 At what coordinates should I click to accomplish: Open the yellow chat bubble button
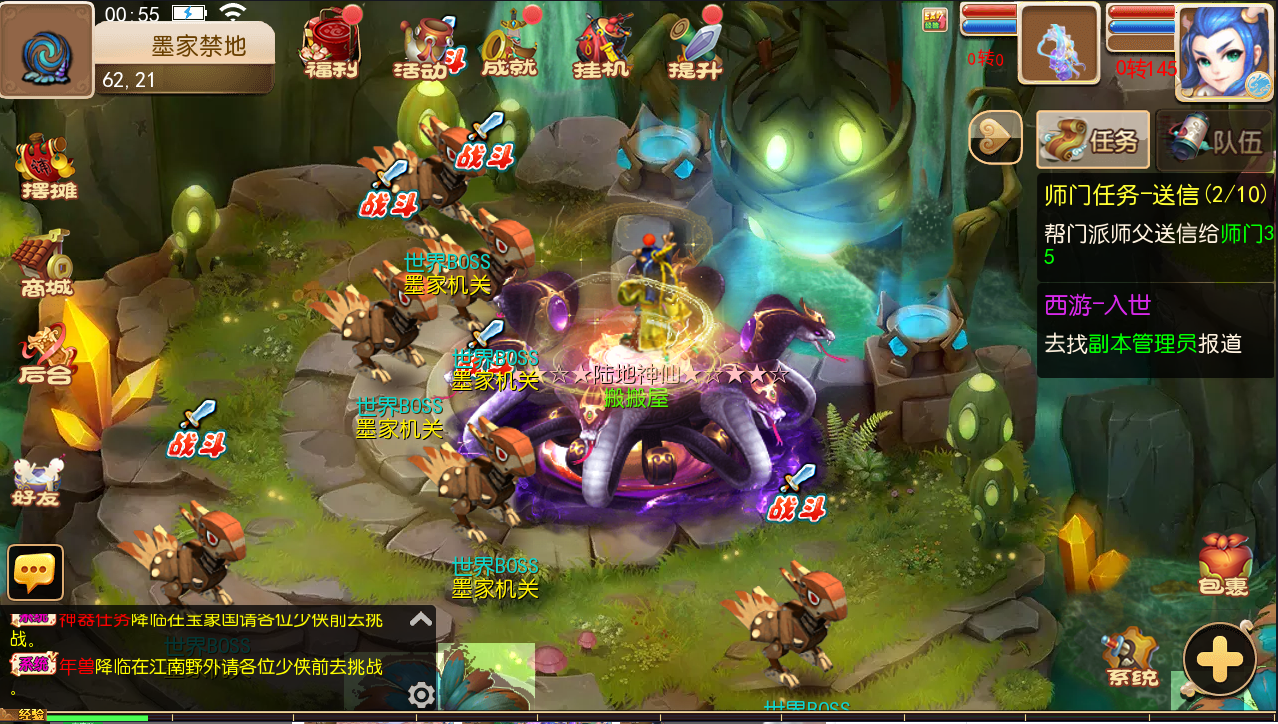click(35, 572)
